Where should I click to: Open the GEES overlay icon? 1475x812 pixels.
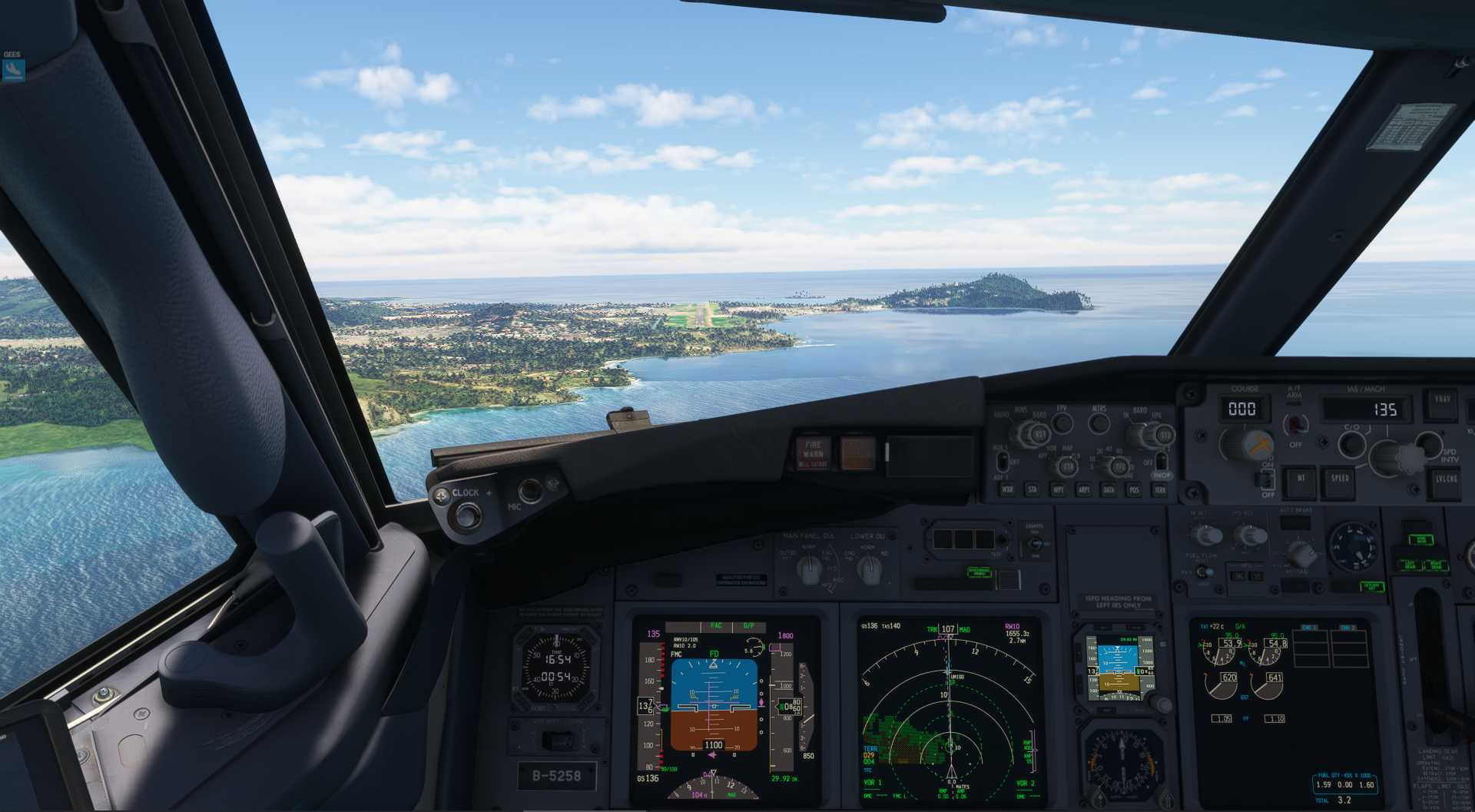pos(13,70)
